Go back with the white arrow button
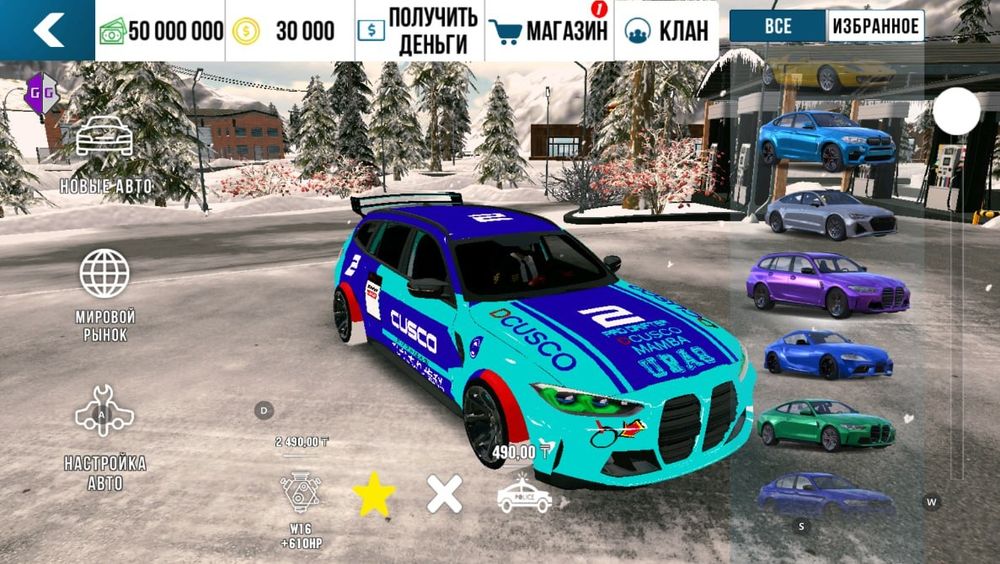The image size is (1000, 564). point(47,30)
